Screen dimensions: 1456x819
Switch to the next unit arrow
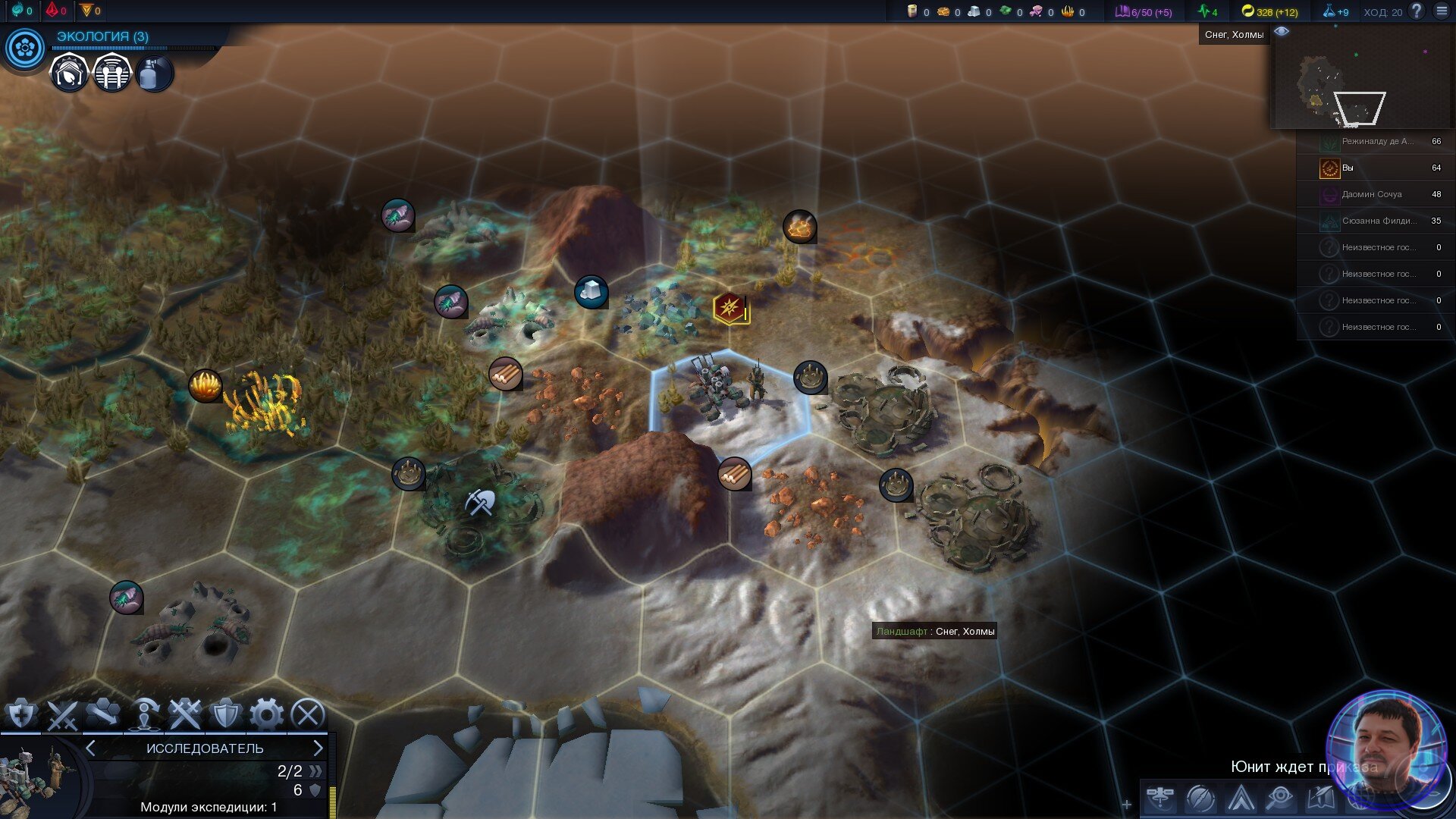coord(318,748)
